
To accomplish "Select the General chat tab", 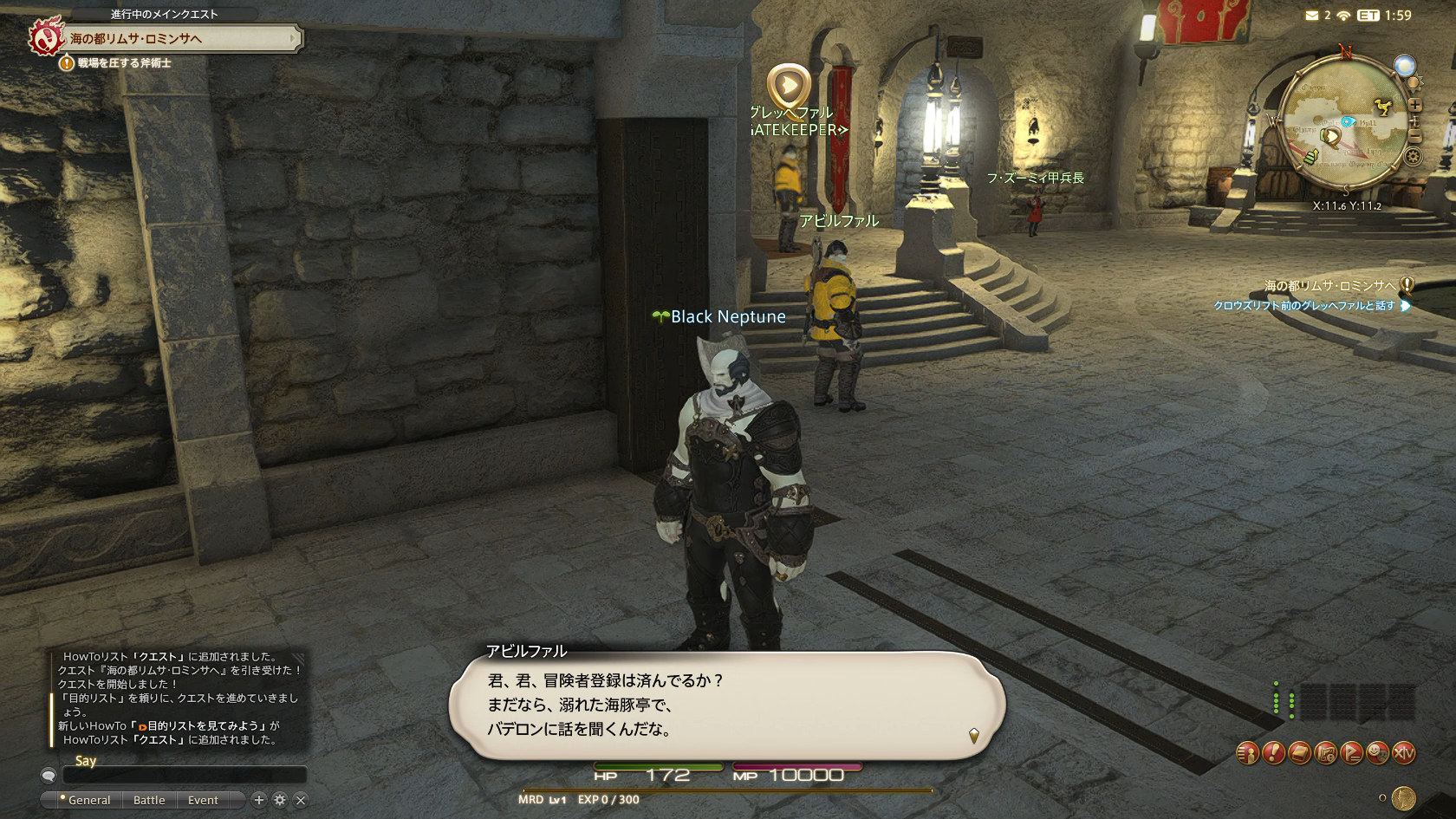I will point(88,800).
